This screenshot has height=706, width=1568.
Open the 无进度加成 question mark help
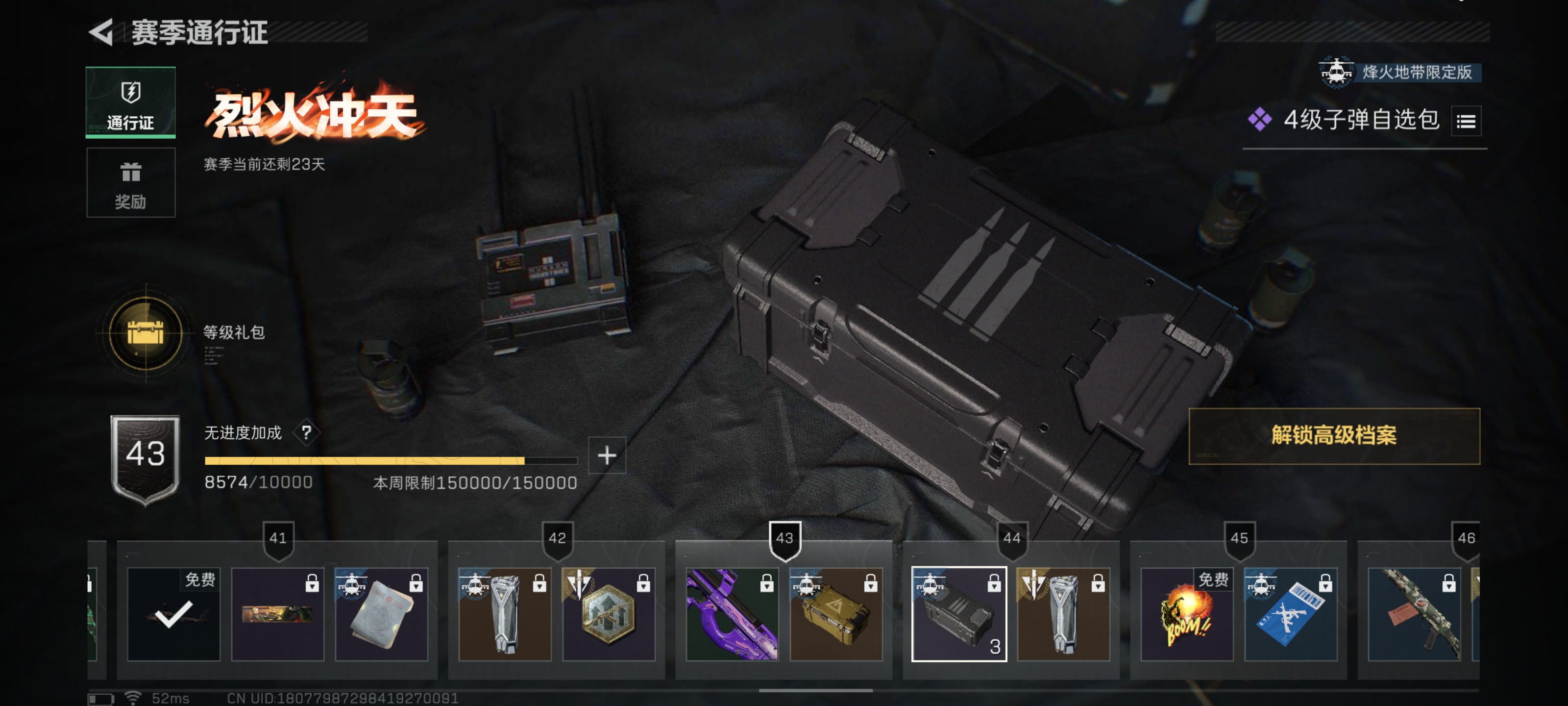(306, 432)
